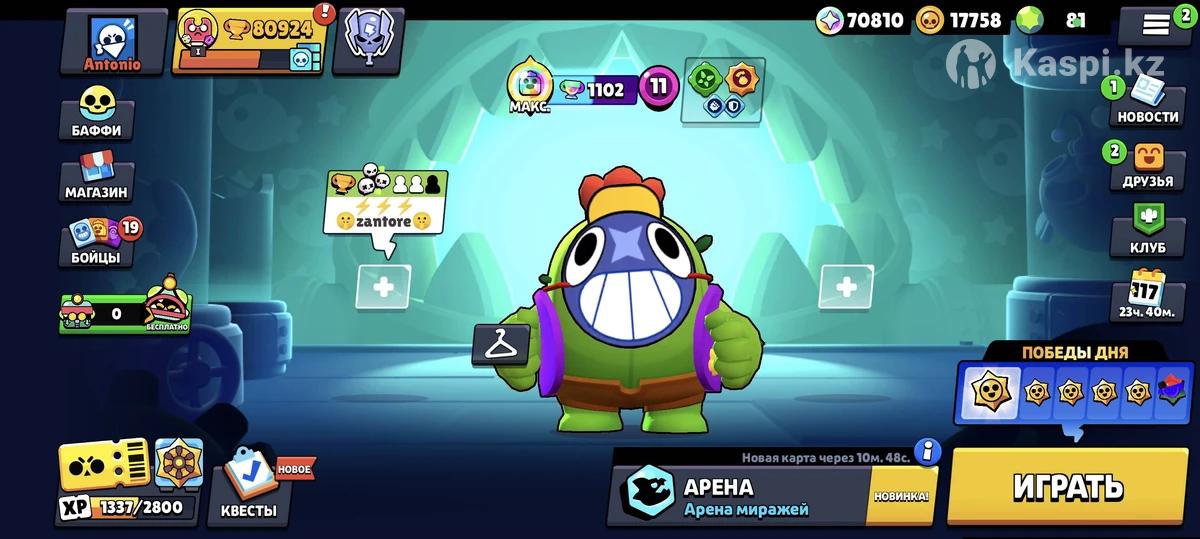Change skin using the hanger icon
The height and width of the screenshot is (539, 1200).
point(501,345)
